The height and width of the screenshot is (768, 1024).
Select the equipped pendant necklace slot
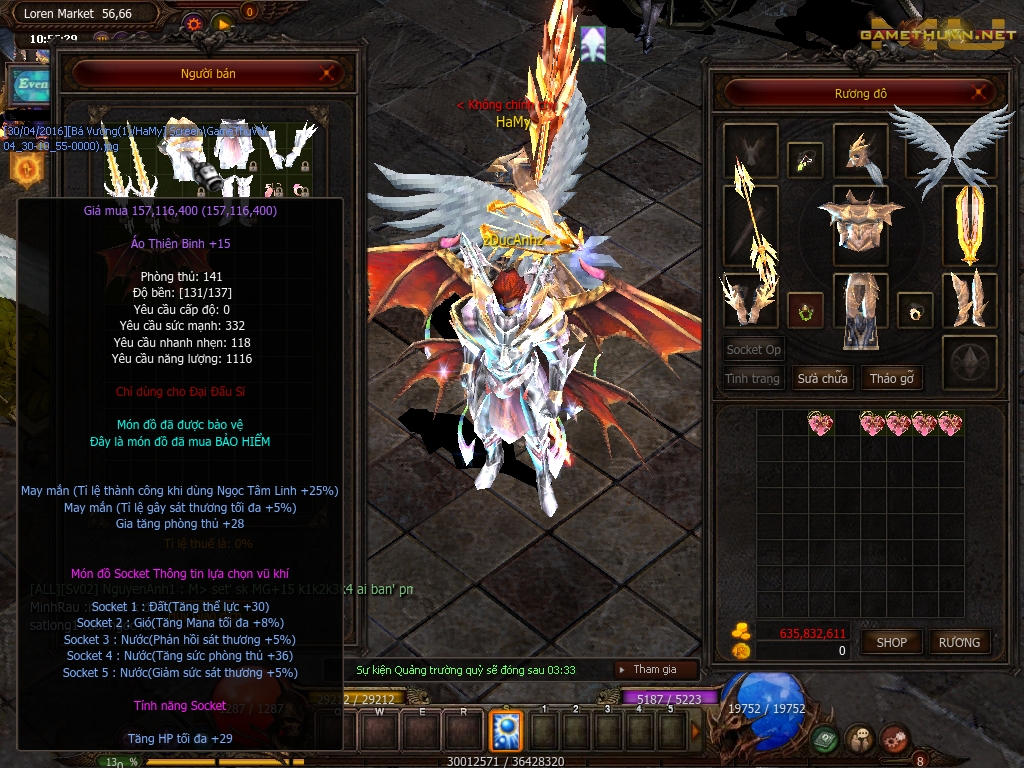click(x=805, y=157)
